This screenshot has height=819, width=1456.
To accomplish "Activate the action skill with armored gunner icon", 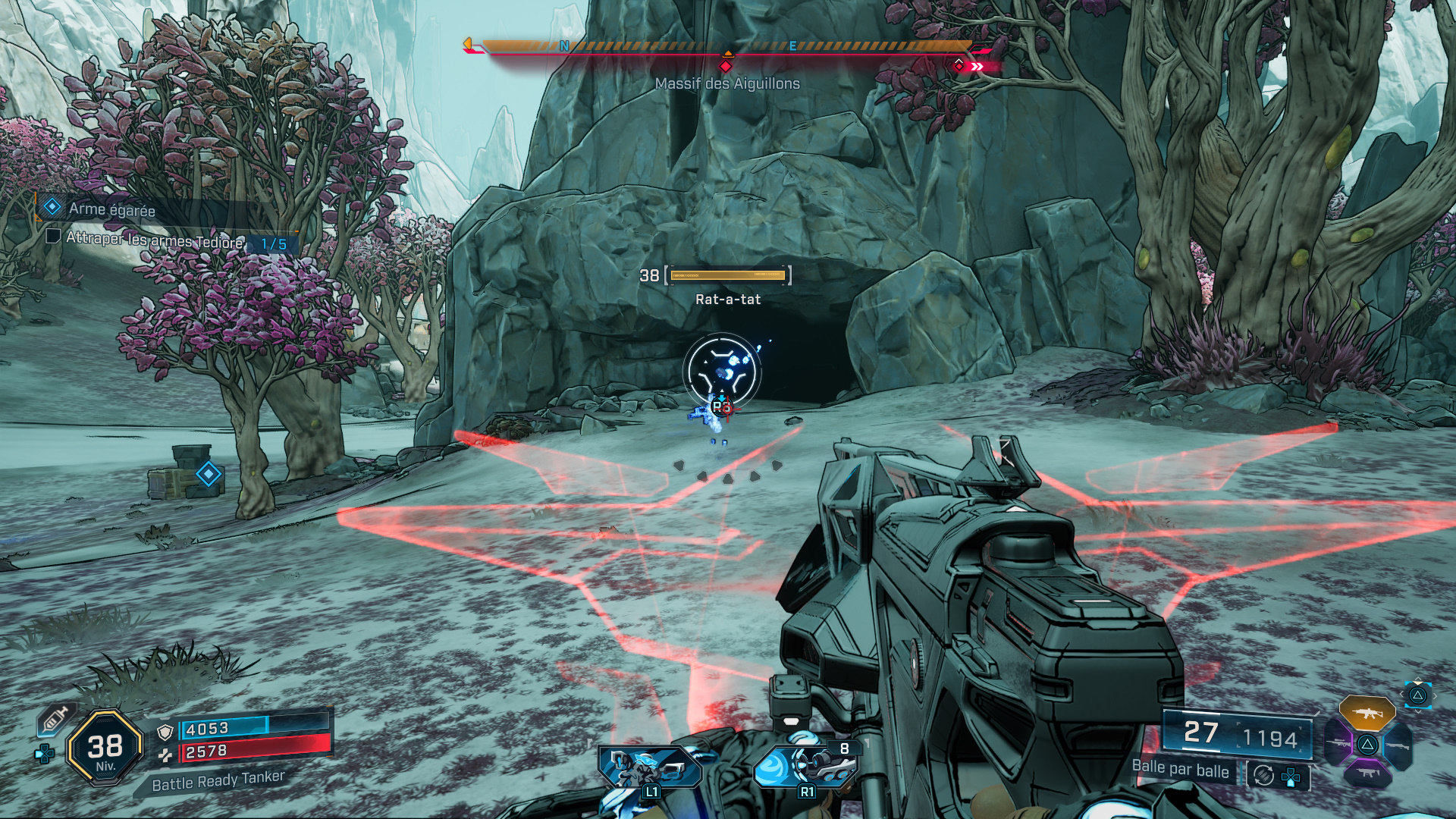I will (650, 768).
